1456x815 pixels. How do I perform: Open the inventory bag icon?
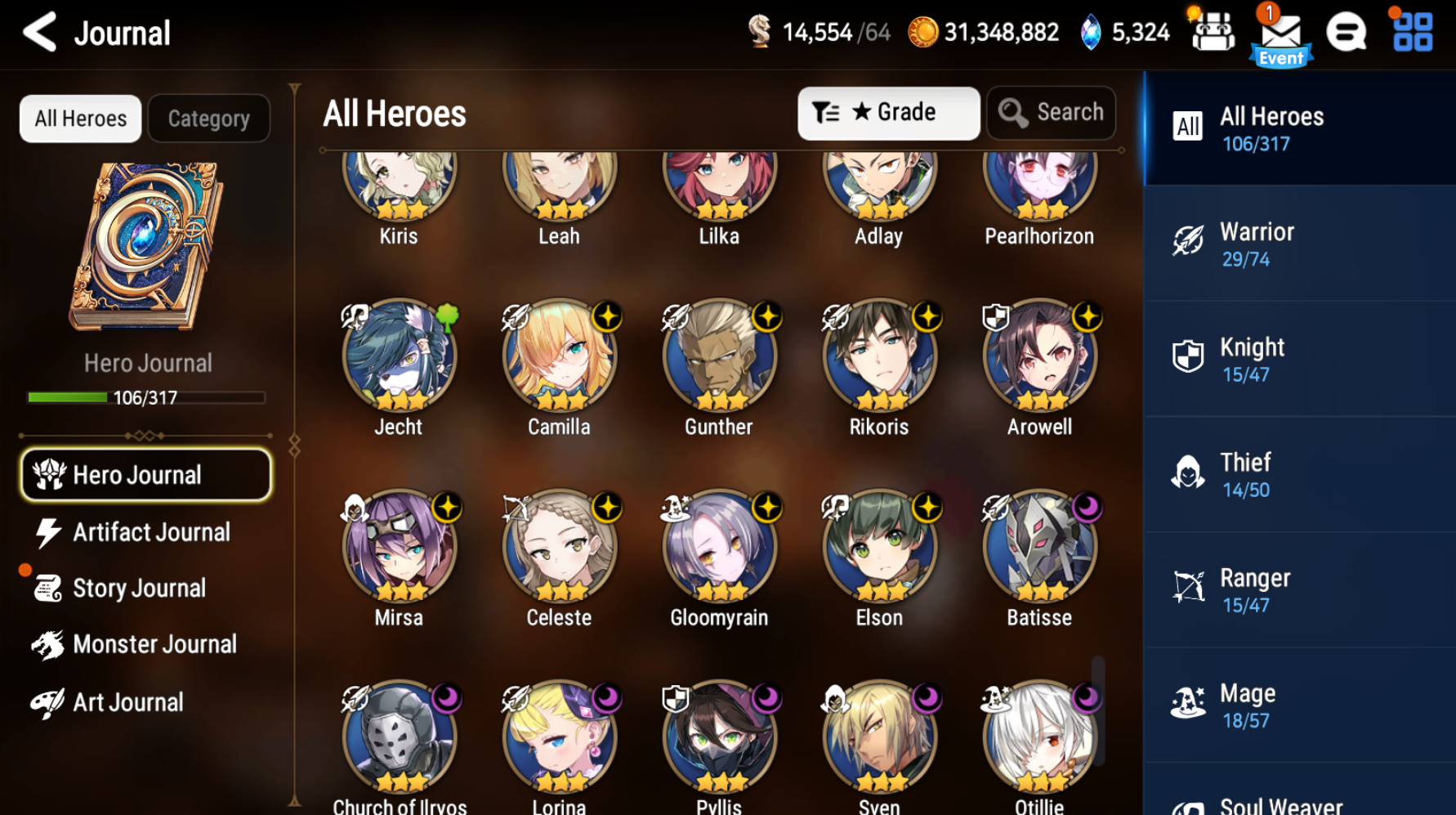(x=1213, y=33)
